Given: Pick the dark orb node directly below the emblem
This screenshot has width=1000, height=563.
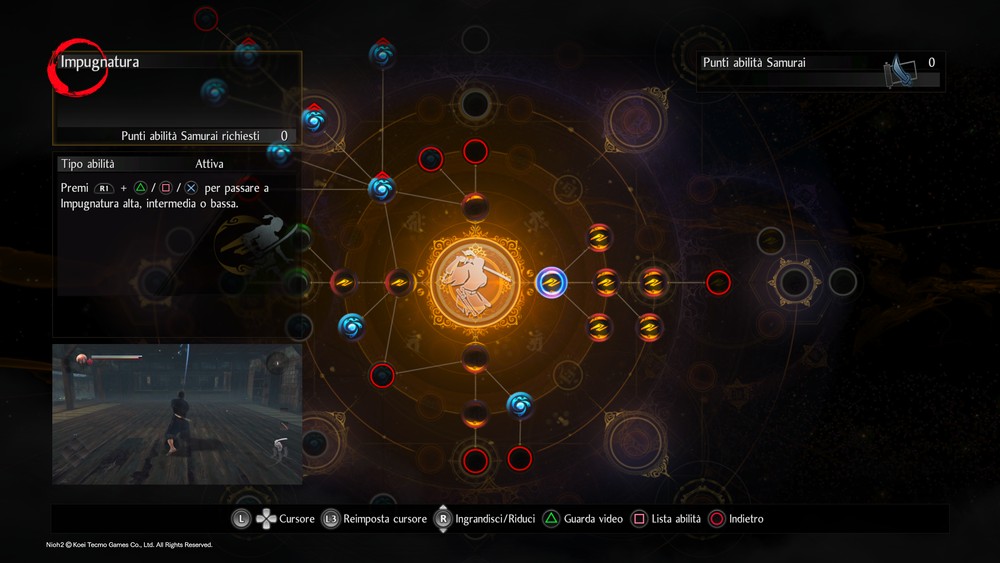Looking at the screenshot, I should 475,357.
